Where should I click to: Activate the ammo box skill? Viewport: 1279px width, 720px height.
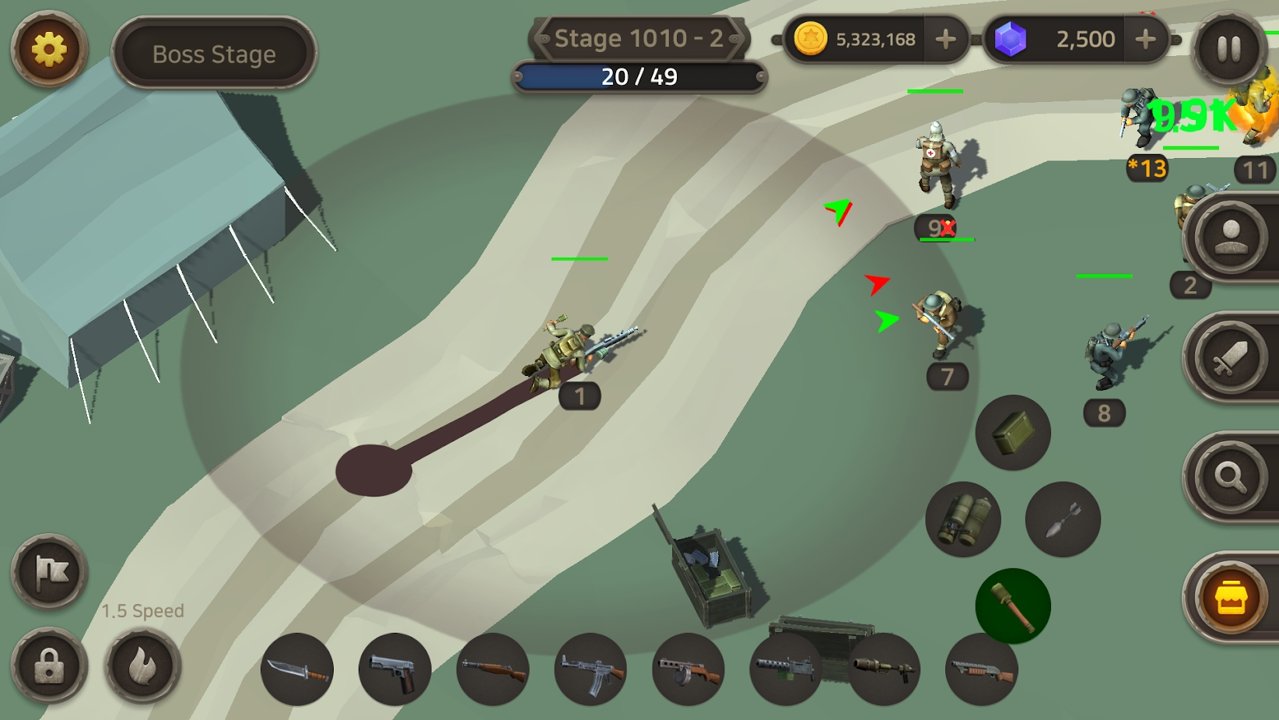pos(1013,432)
